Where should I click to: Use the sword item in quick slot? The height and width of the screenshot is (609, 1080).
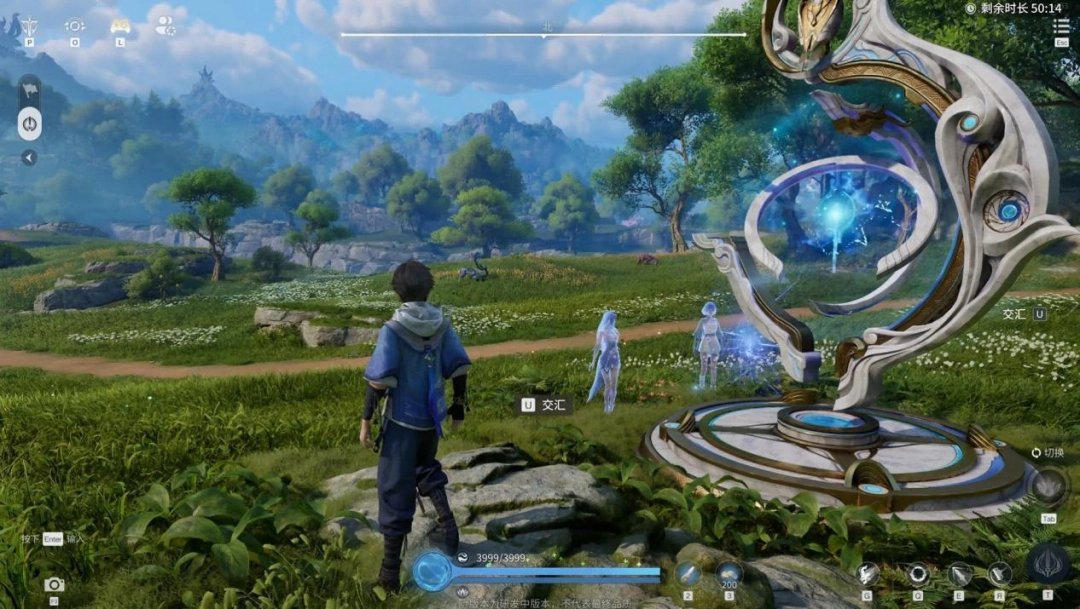click(688, 573)
